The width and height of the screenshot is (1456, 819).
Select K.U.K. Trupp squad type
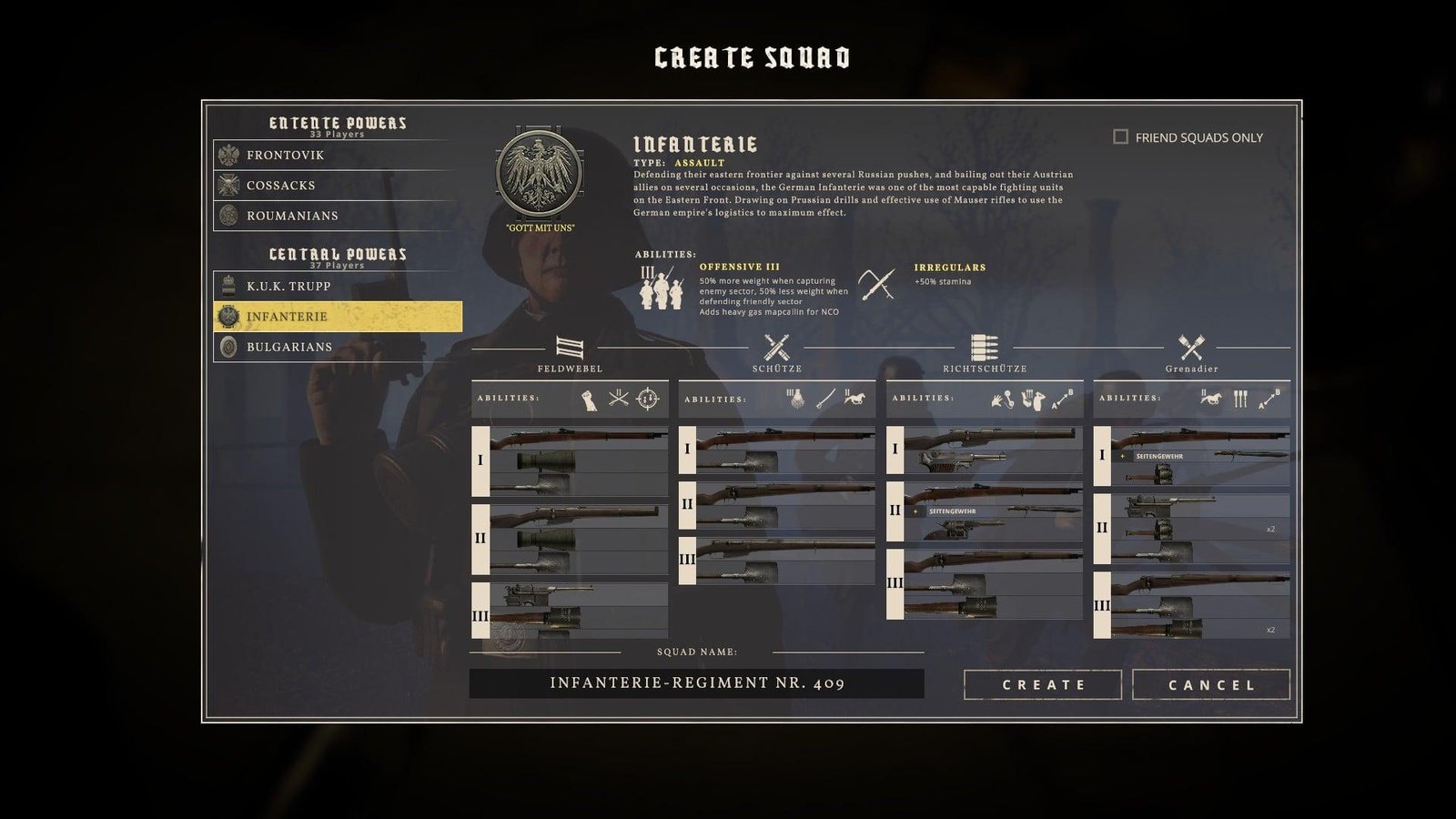pyautogui.click(x=337, y=286)
